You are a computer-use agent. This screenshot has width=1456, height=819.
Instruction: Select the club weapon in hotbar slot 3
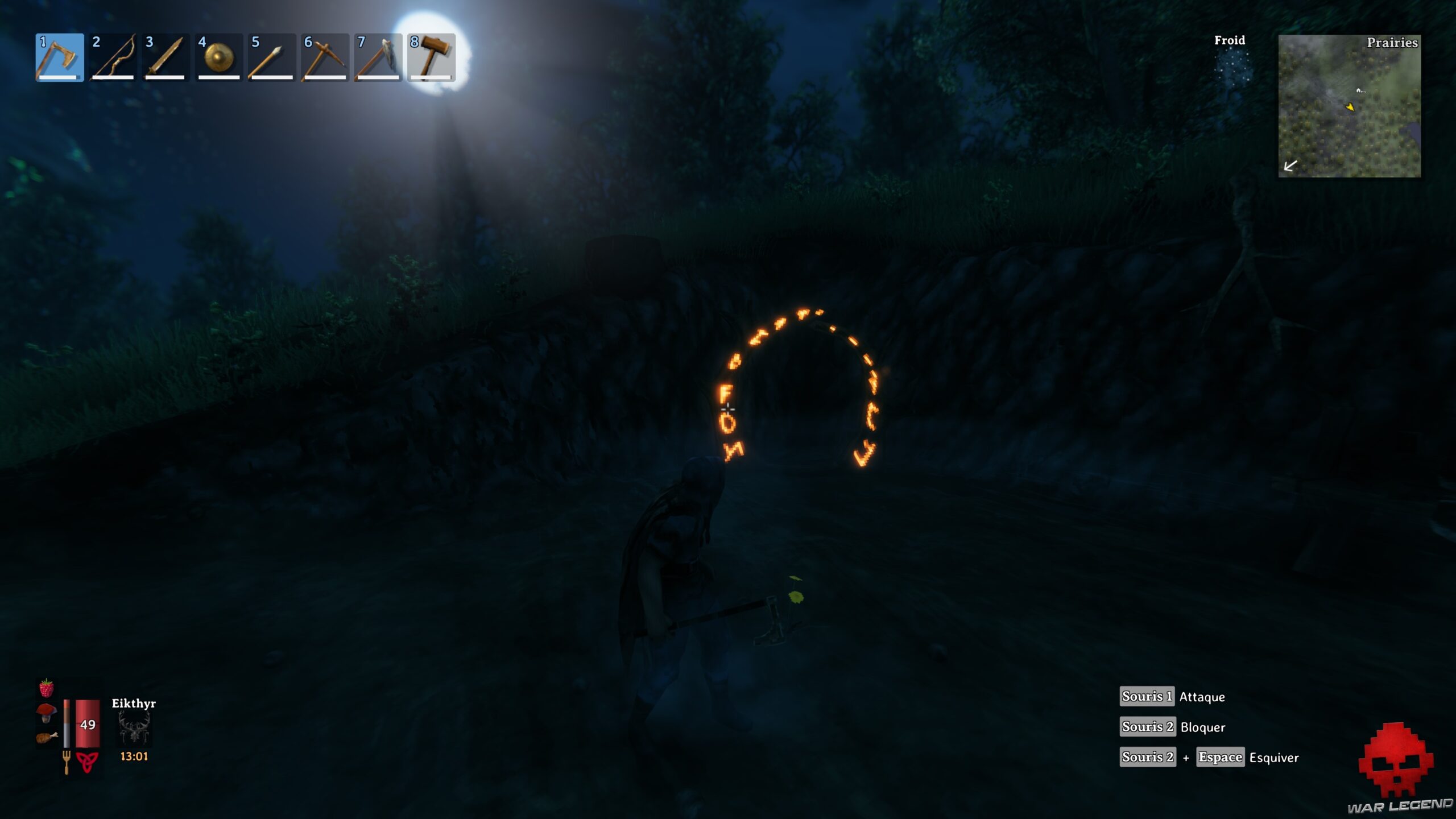click(165, 57)
